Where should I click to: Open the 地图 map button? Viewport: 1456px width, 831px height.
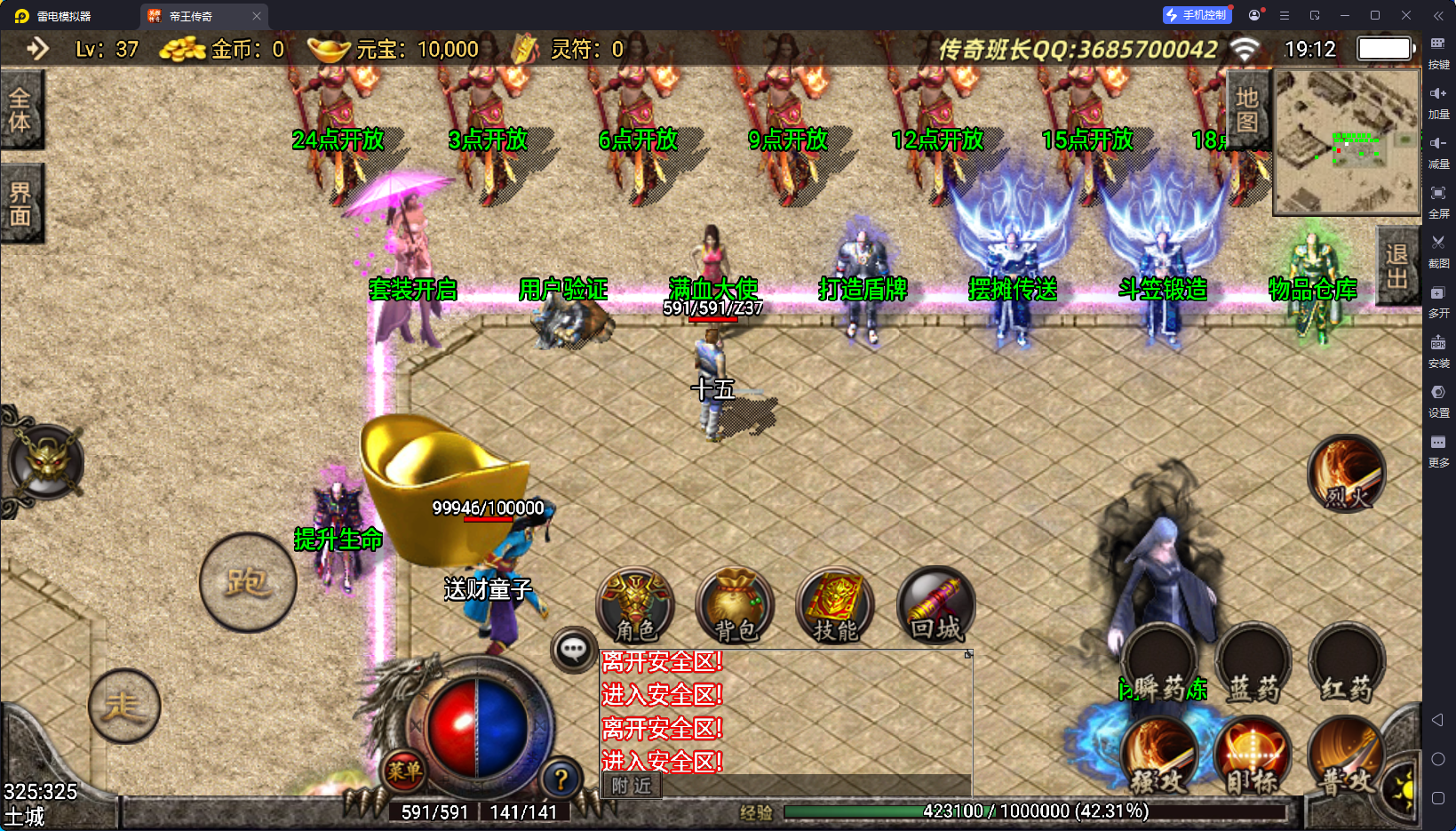1247,110
